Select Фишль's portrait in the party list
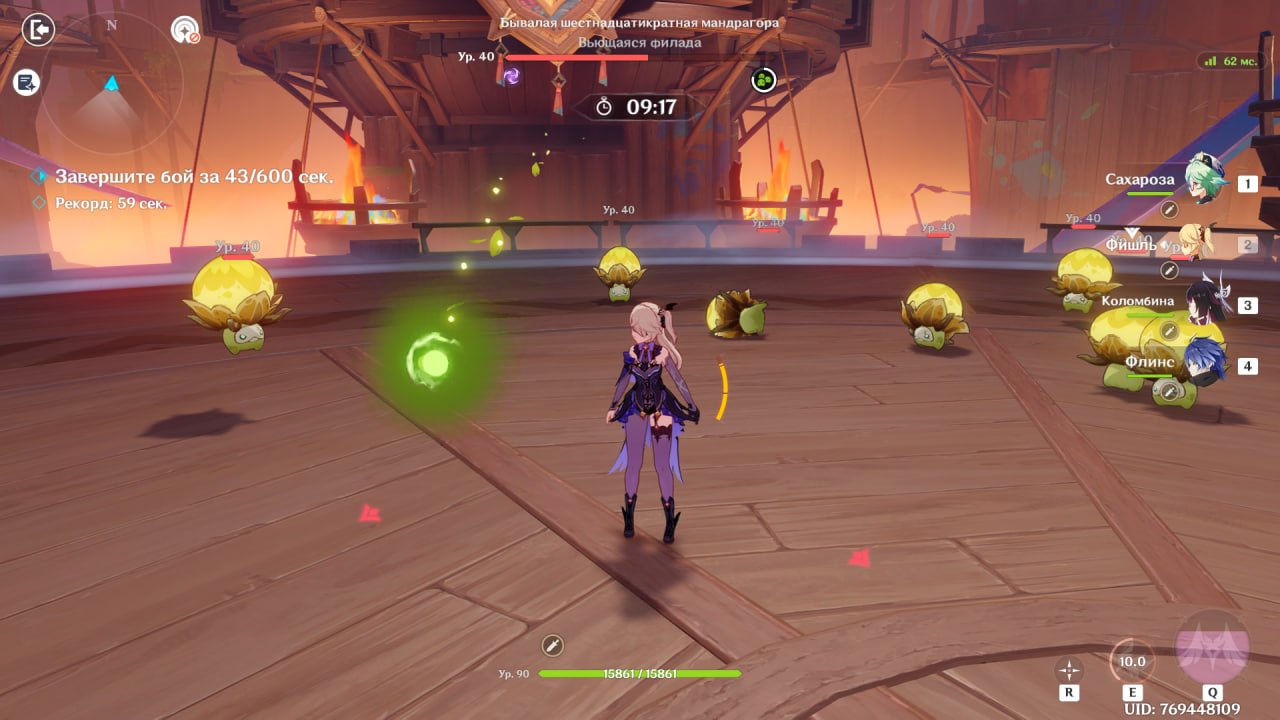1280x720 pixels. pyautogui.click(x=1197, y=243)
